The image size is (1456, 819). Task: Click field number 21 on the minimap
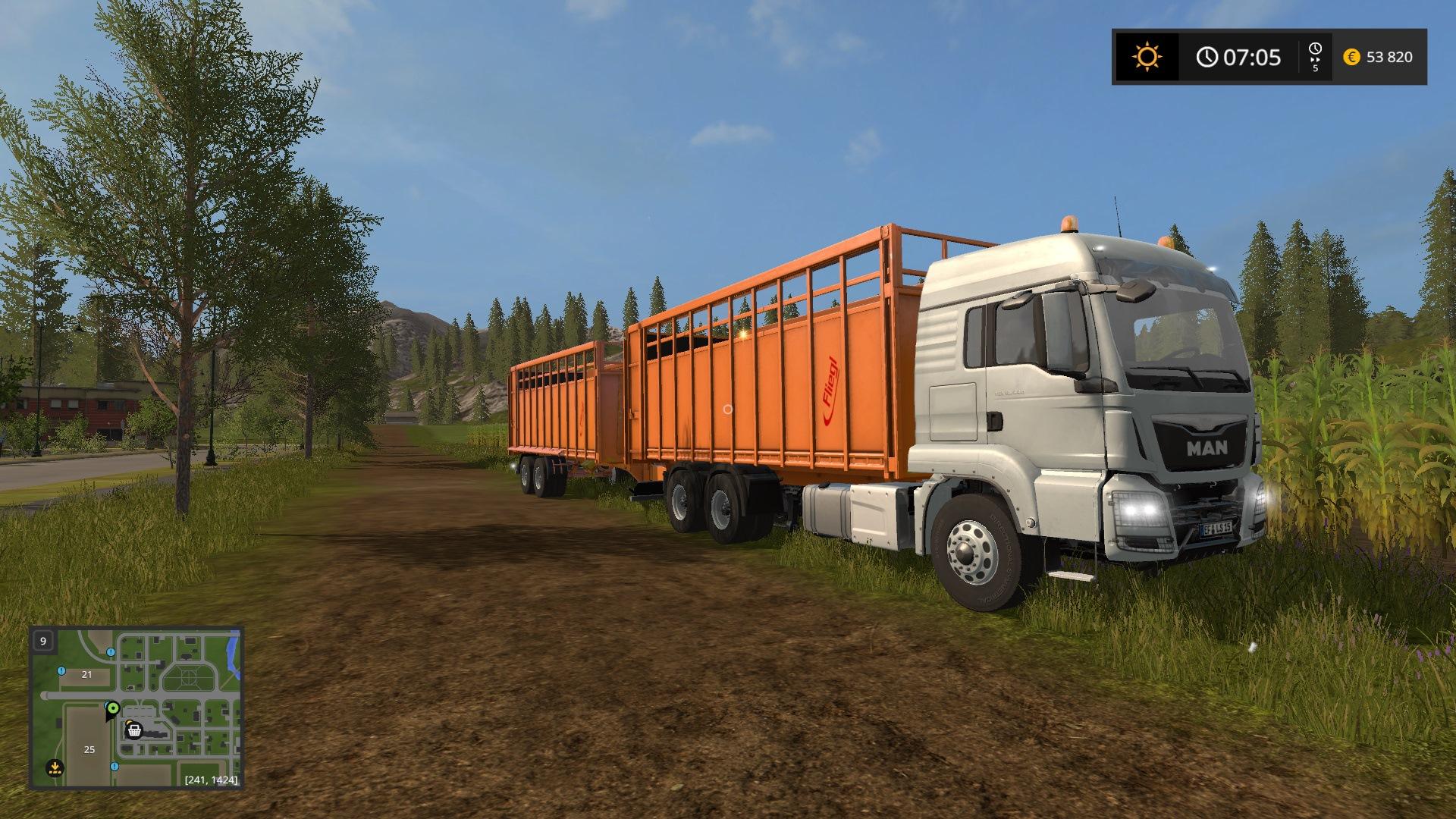[x=86, y=675]
